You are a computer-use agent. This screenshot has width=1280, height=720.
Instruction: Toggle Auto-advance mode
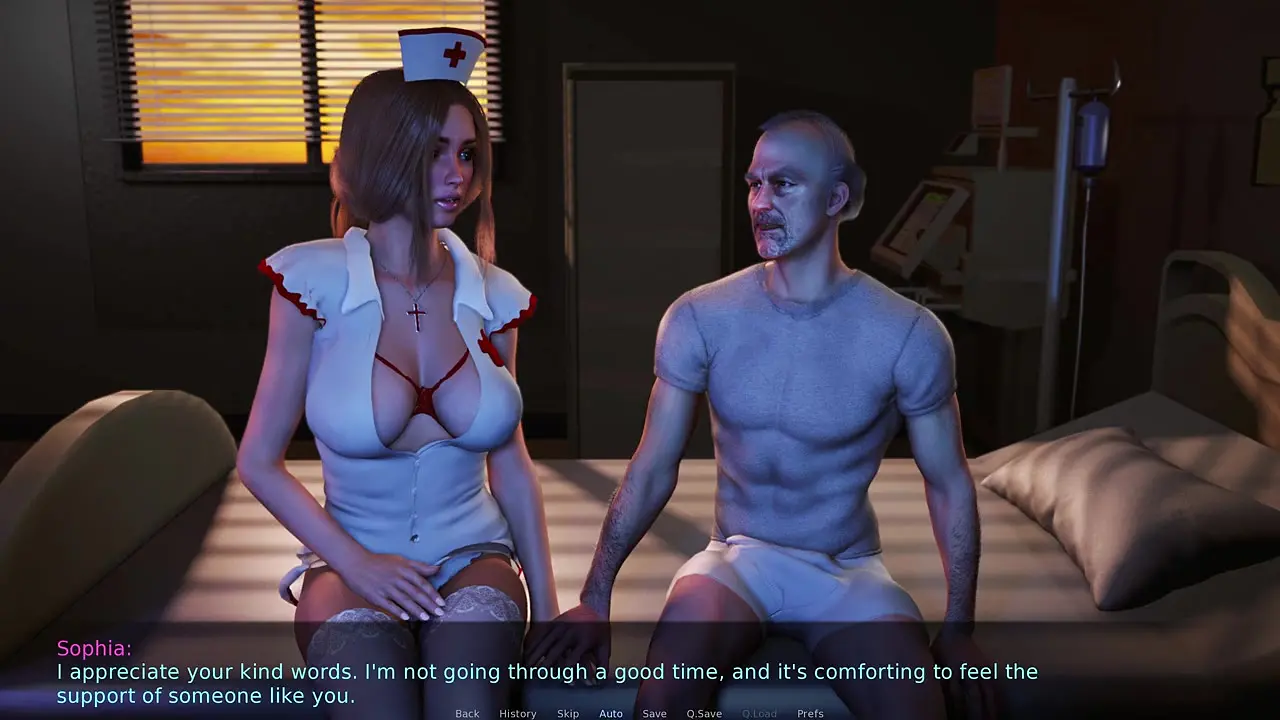(611, 713)
